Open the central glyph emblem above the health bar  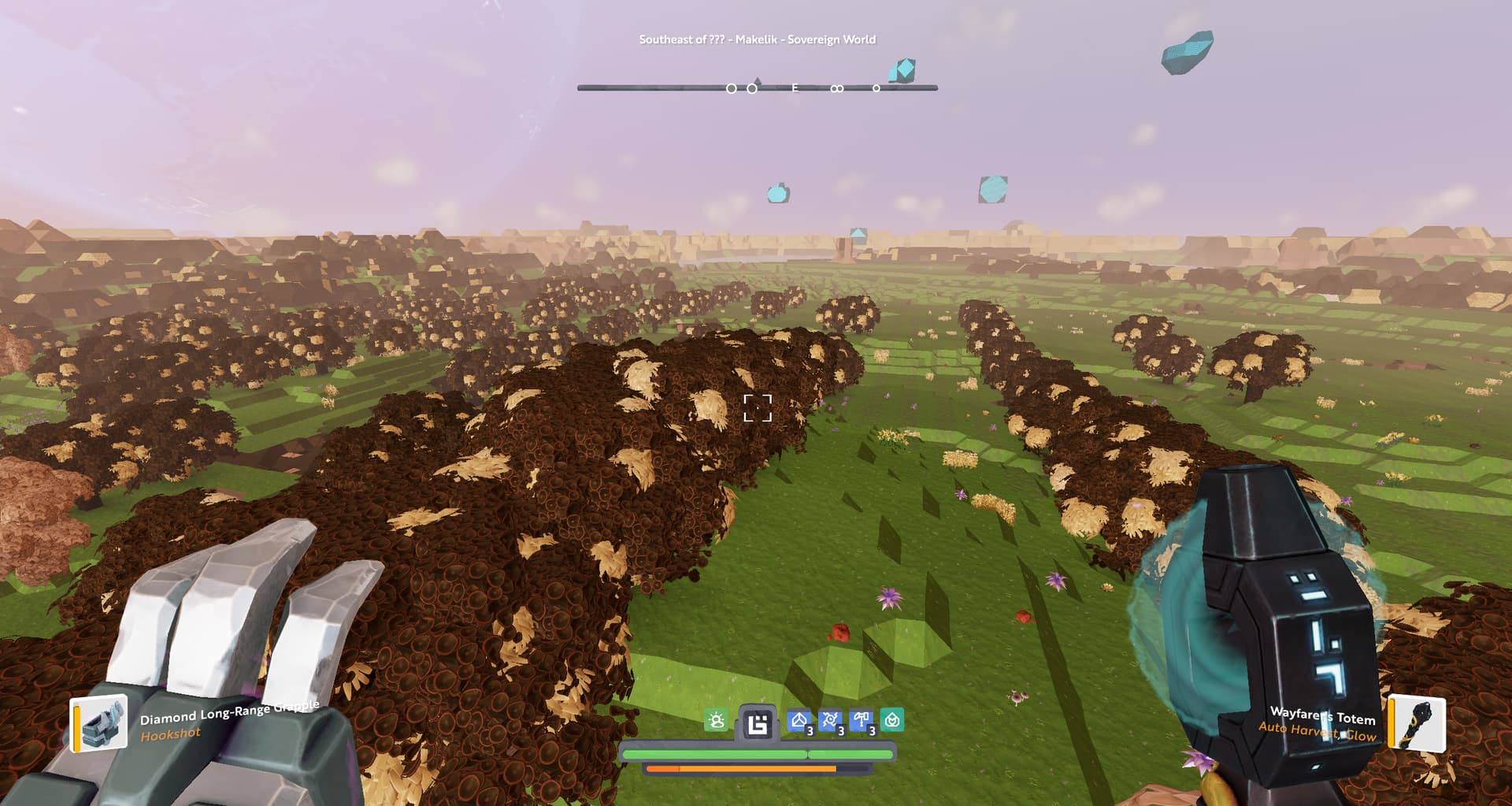[758, 723]
